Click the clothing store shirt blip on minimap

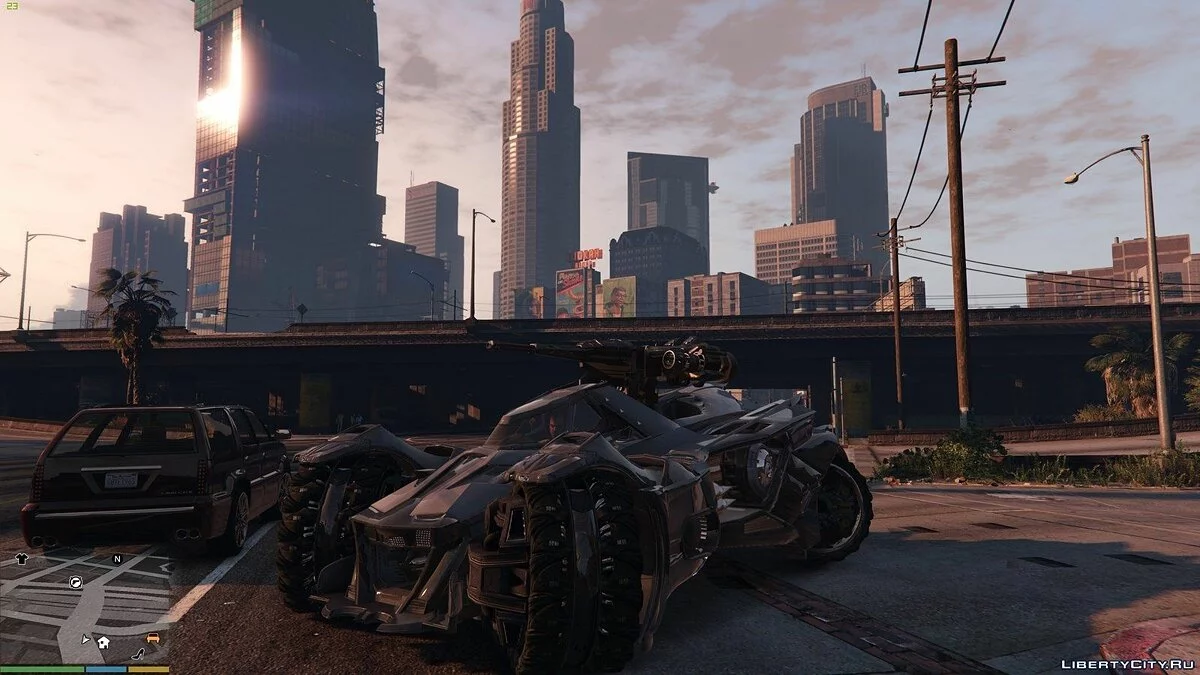coord(23,560)
